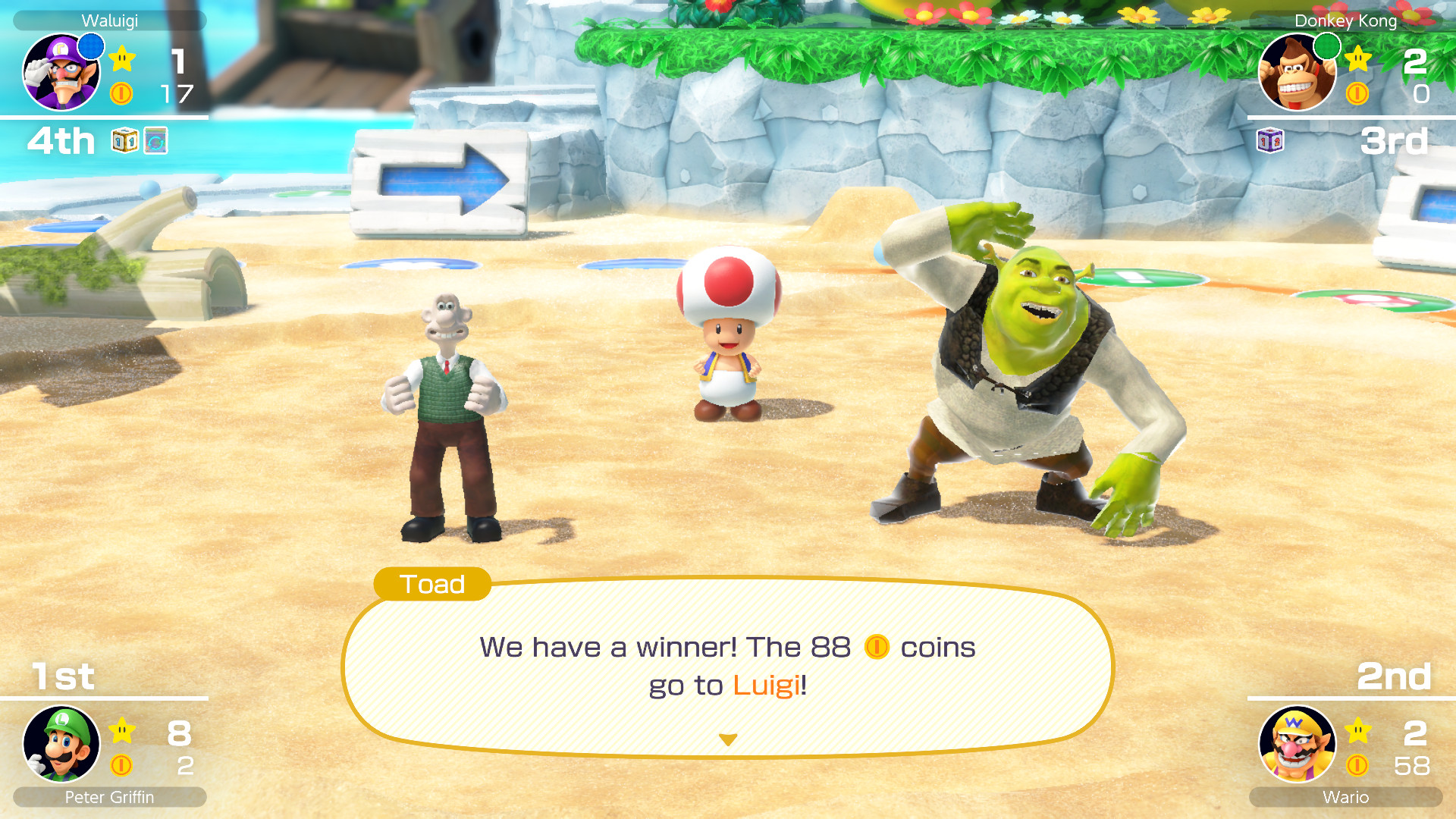Click the Toad speaker nameplate tab
The image size is (1456, 819).
pyautogui.click(x=431, y=585)
